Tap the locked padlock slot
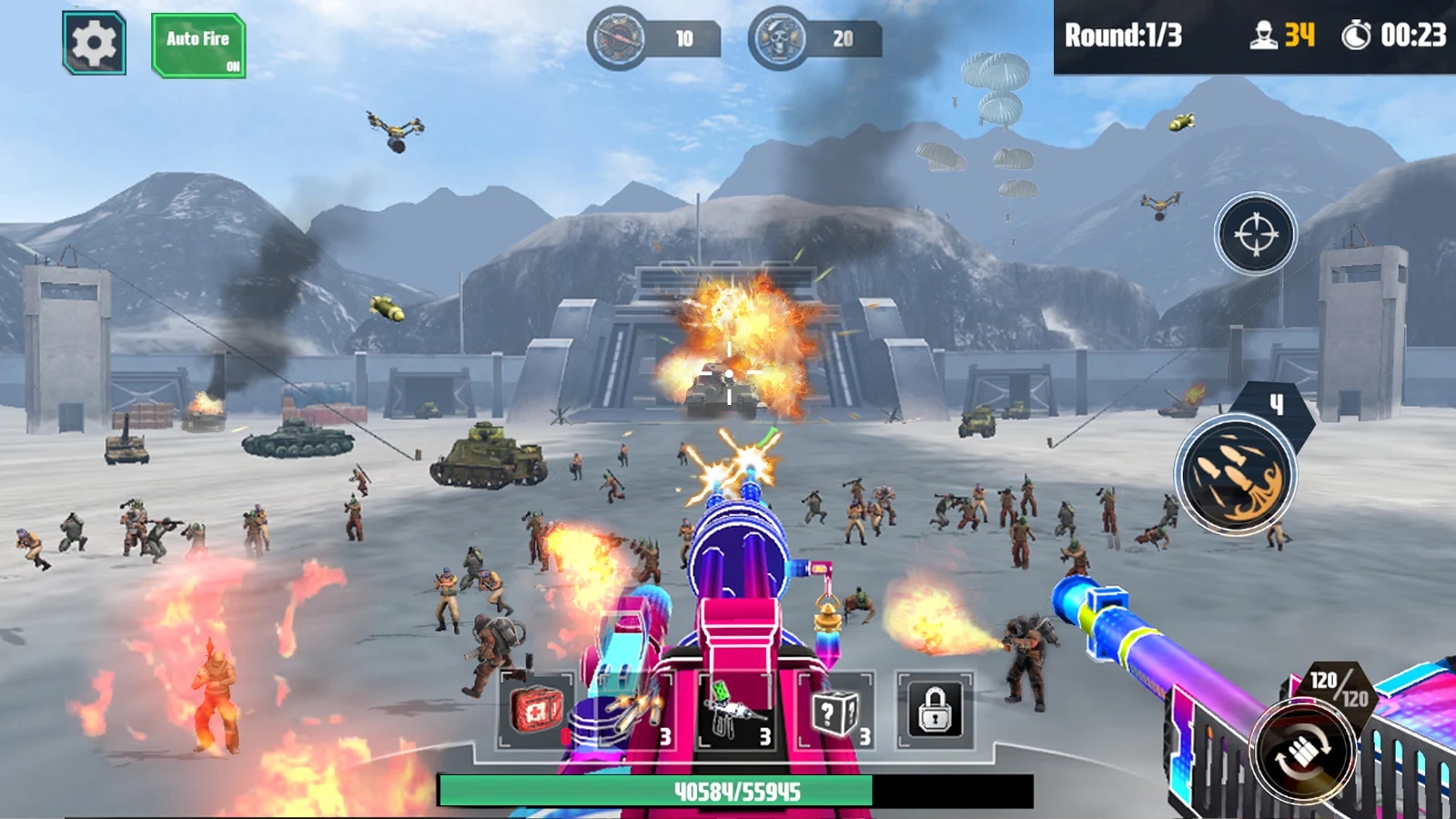Image resolution: width=1456 pixels, height=819 pixels. coord(935,711)
